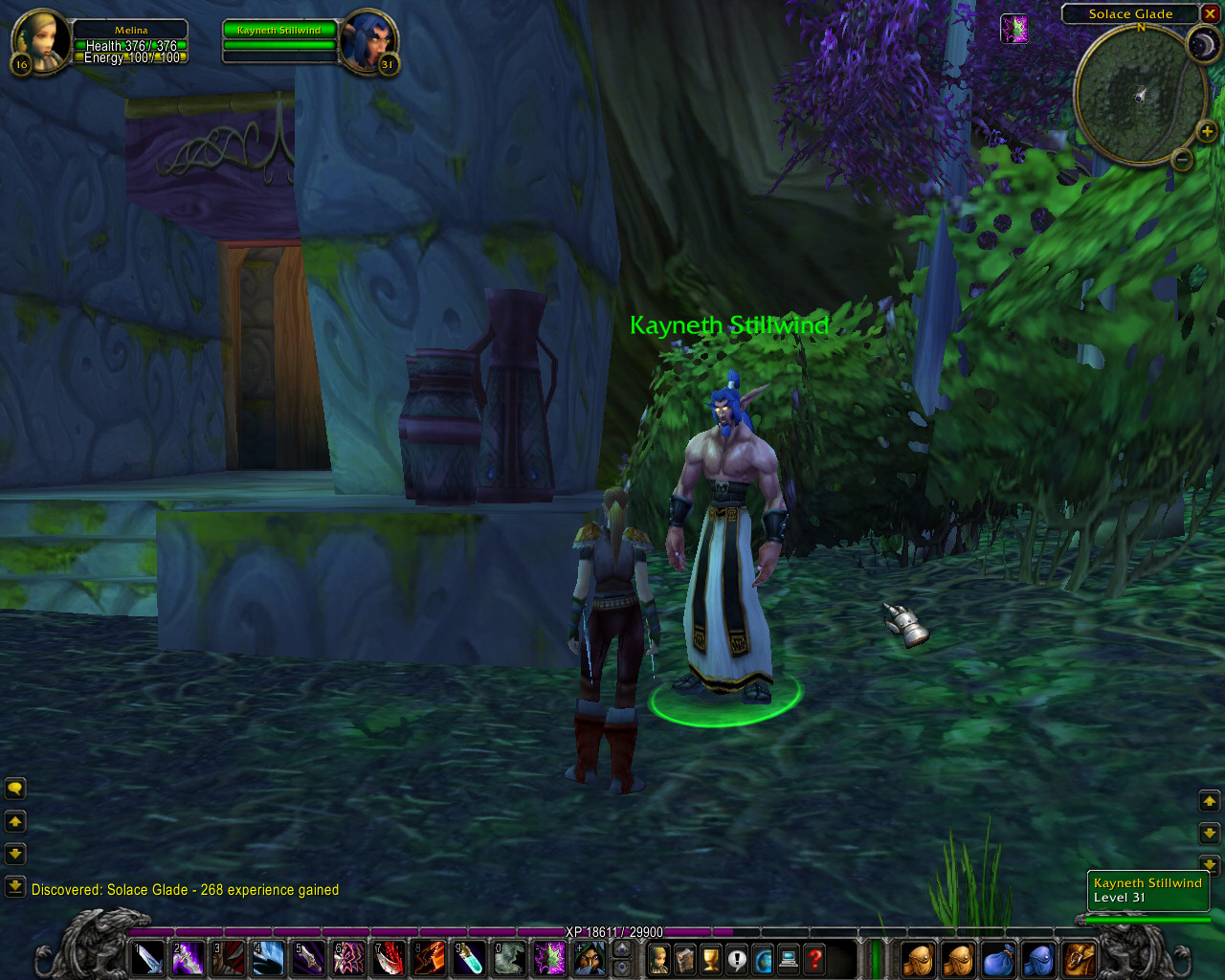The height and width of the screenshot is (980, 1225).
Task: Open the quest log exclamation button
Action: tap(737, 958)
